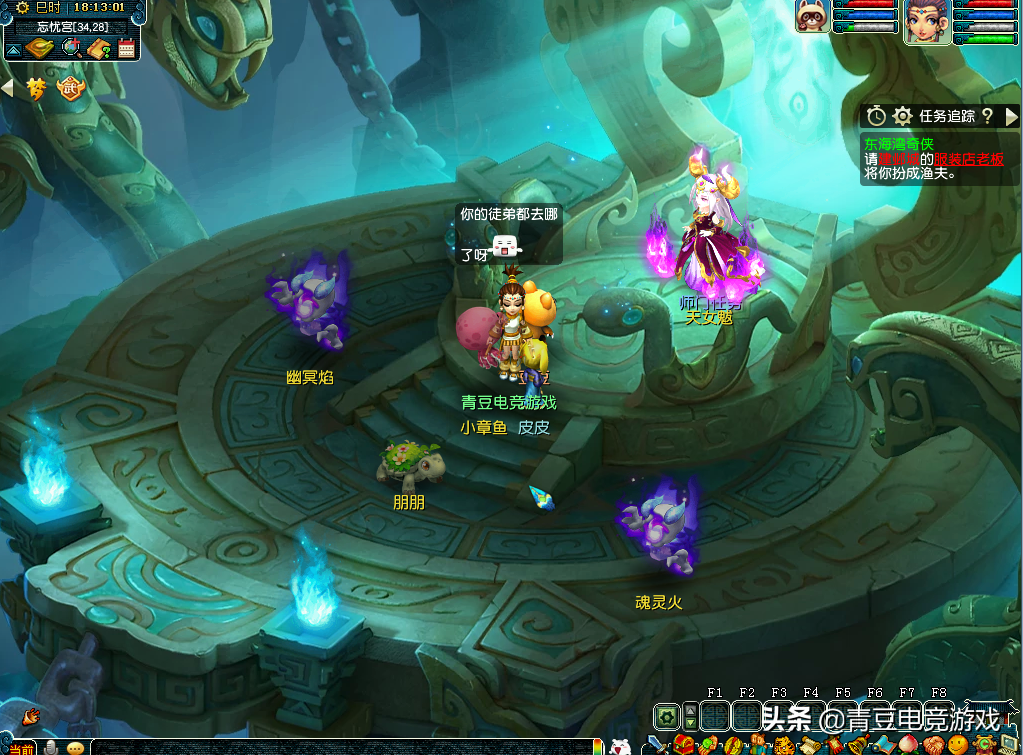Image resolution: width=1023 pixels, height=755 pixels.
Task: Open the map search magnifier icon
Action: [70, 48]
